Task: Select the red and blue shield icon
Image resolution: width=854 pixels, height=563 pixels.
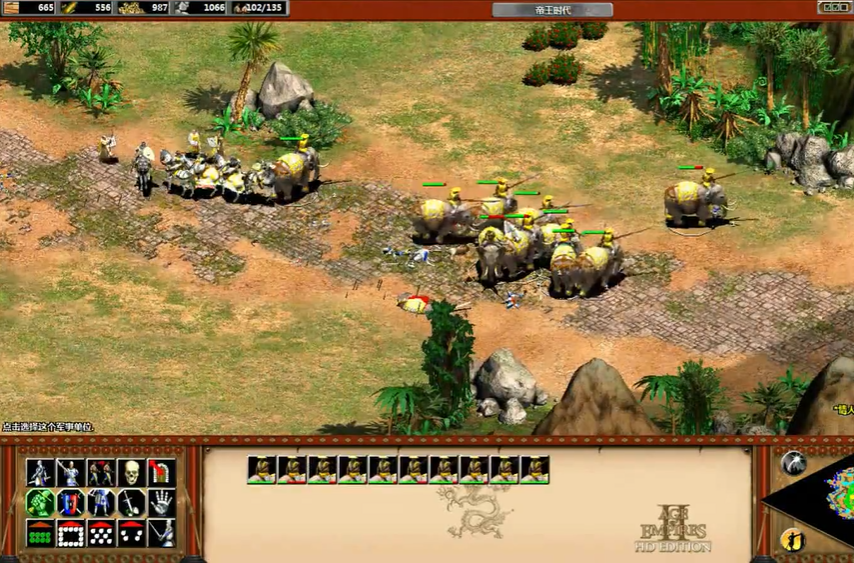Action: [x=70, y=503]
